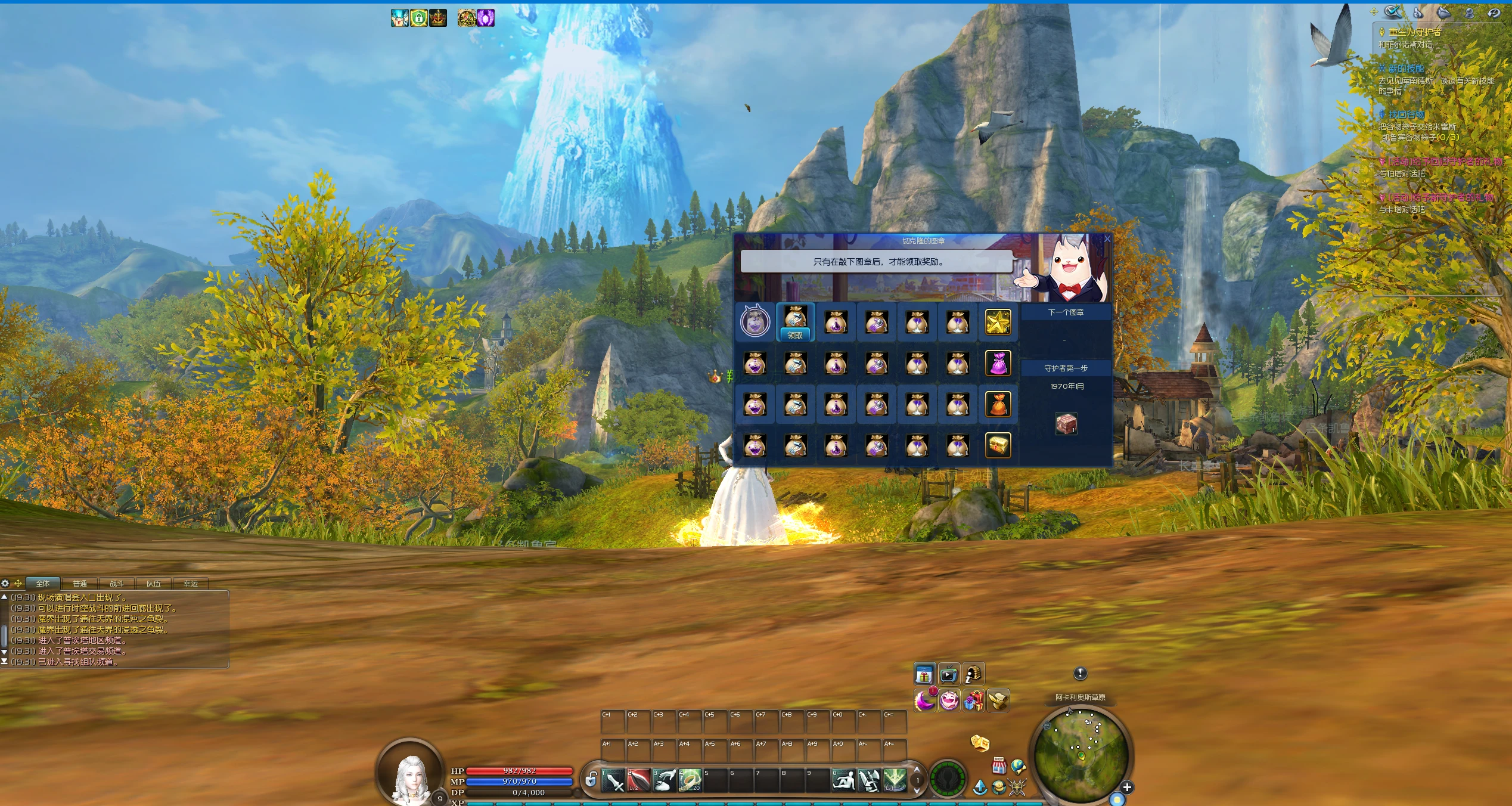Select the purple pouch reward slot
The height and width of the screenshot is (806, 1512).
[998, 363]
